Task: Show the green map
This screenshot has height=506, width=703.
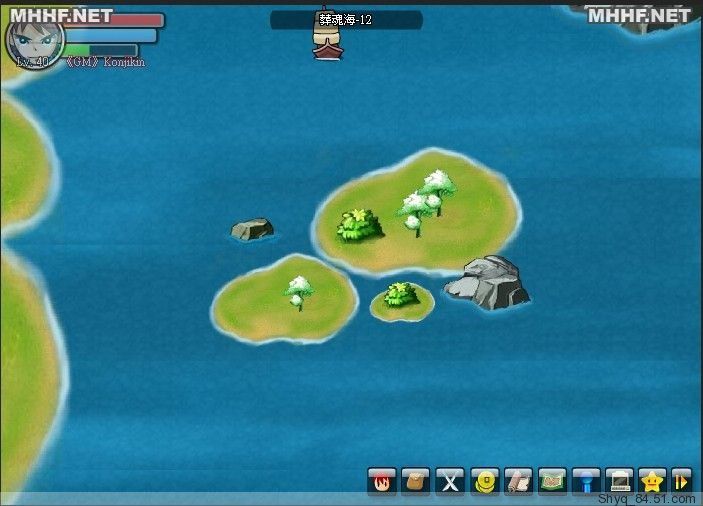Action: tap(552, 481)
